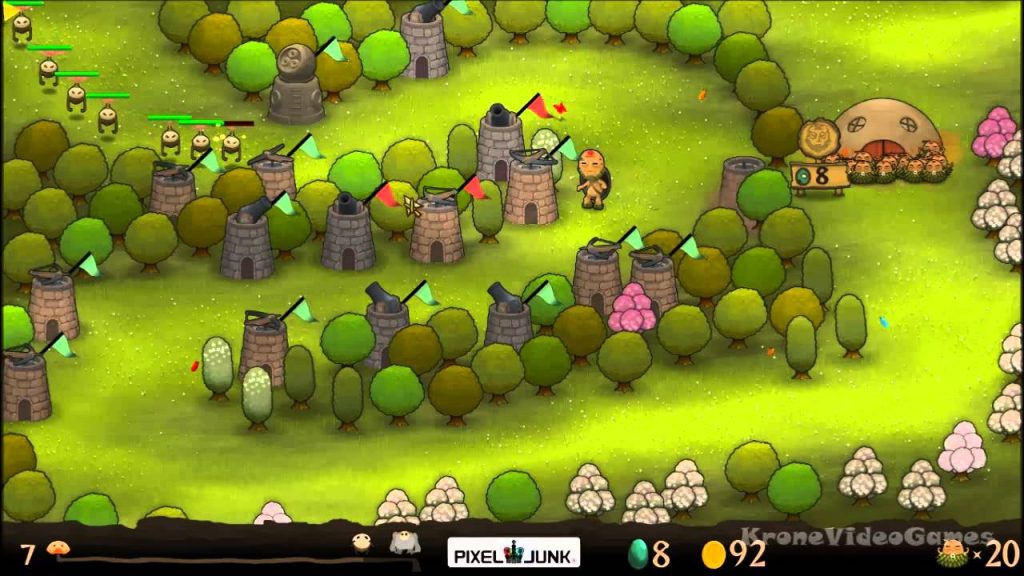Click the large white monster icon on the wave track
1024x576 pixels.
pos(404,544)
